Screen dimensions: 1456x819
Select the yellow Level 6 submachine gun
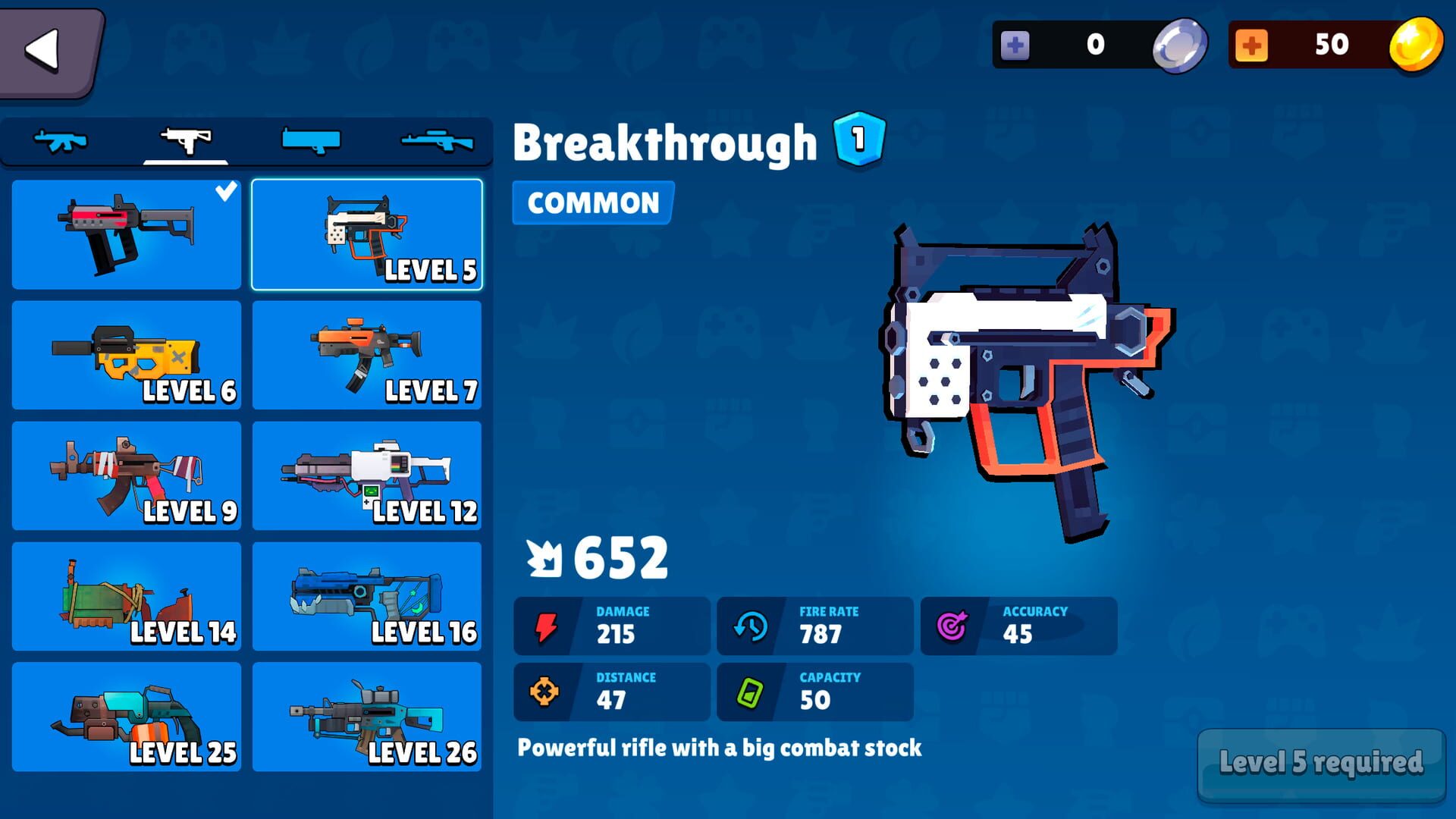click(126, 355)
